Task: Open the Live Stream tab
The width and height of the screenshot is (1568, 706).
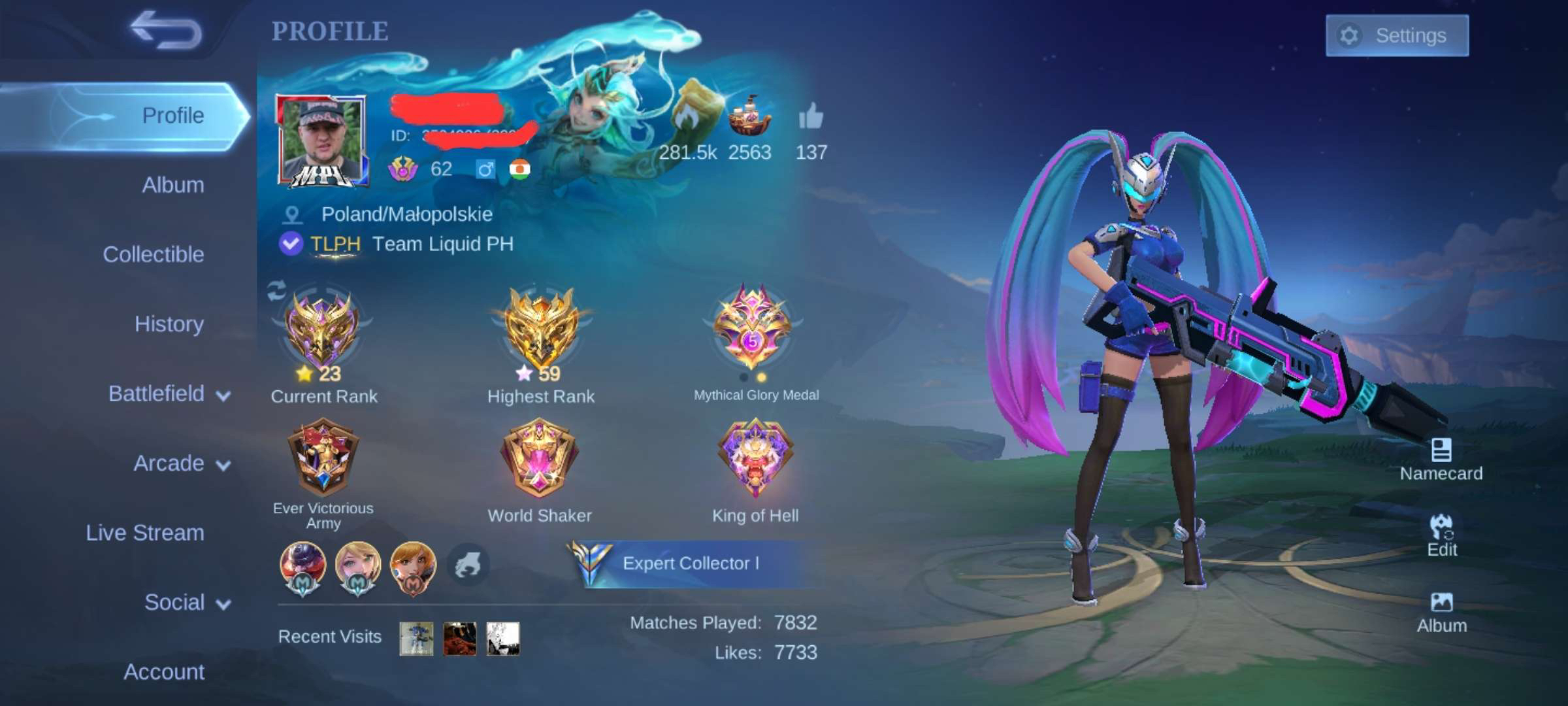Action: 145,533
